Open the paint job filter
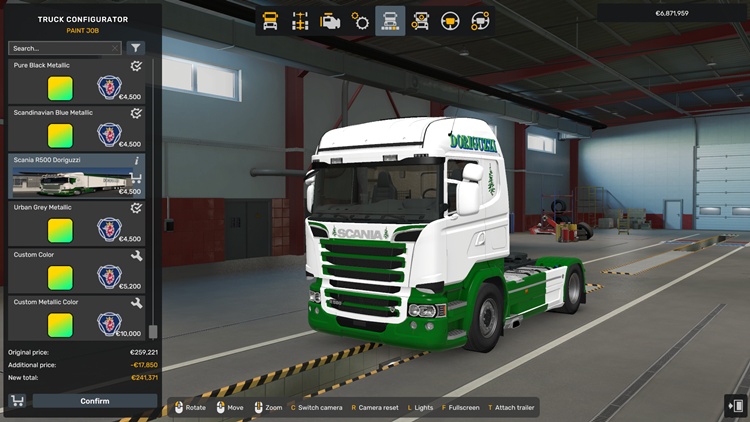The image size is (750, 422). pyautogui.click(x=136, y=48)
